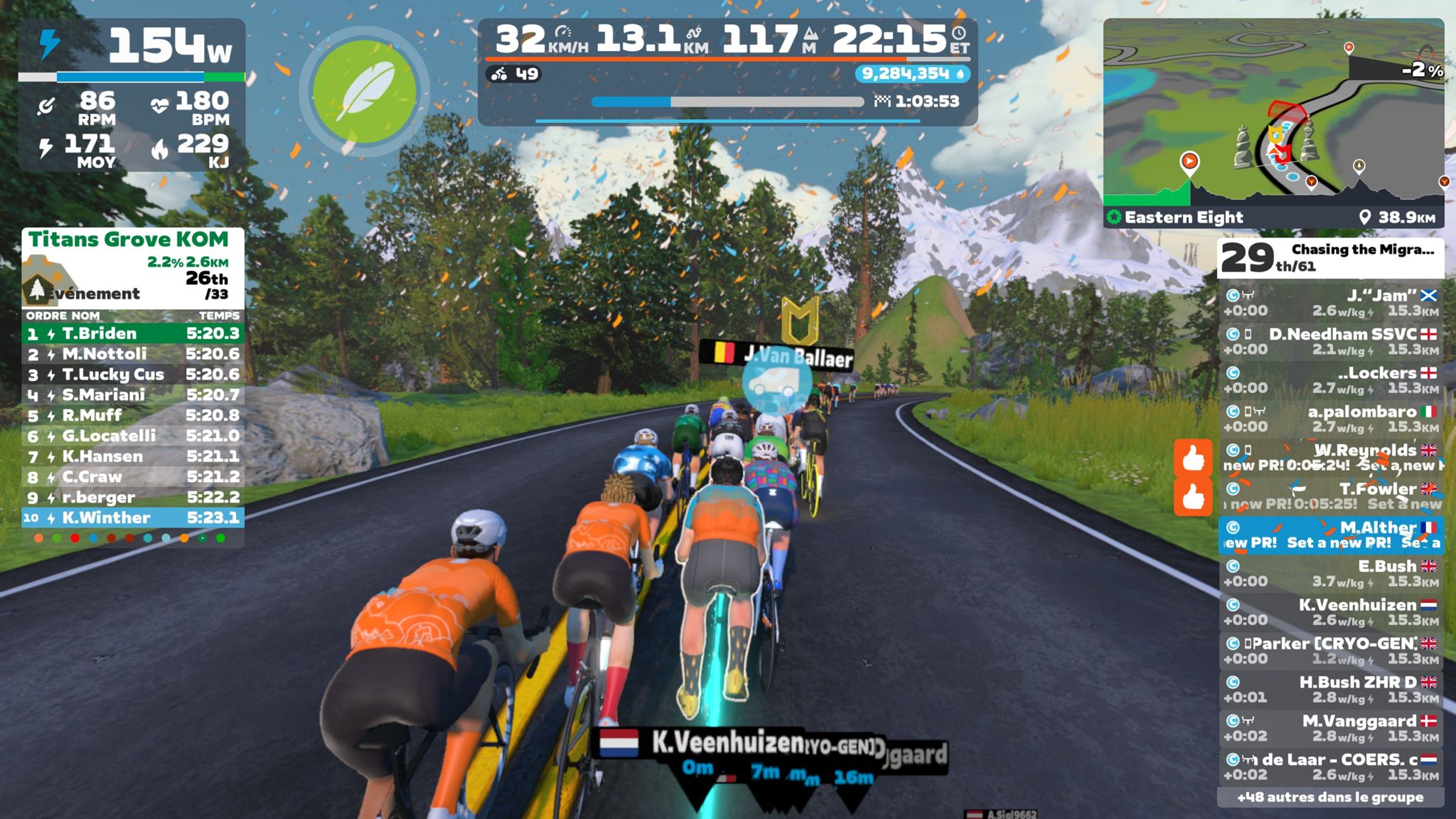Select J."Jam" rider at top of list
This screenshot has width=1456, height=819.
(1331, 303)
